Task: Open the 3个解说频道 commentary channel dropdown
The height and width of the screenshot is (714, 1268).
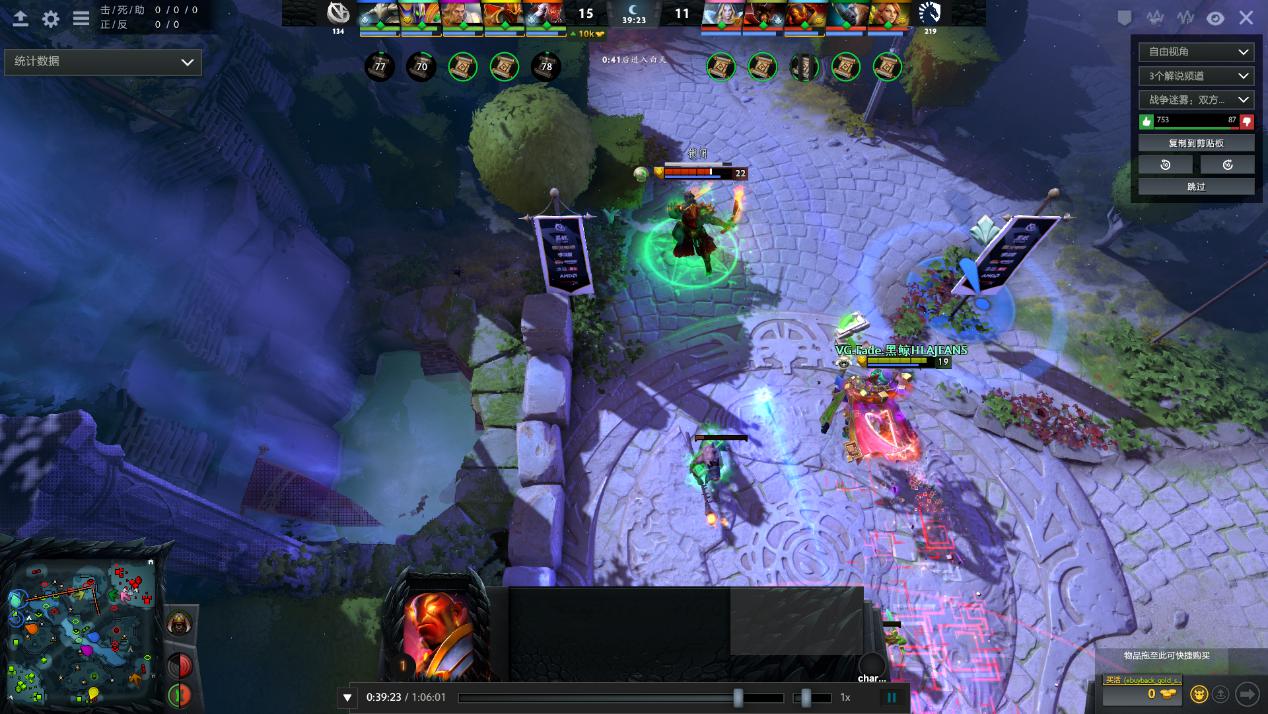Action: point(1196,76)
